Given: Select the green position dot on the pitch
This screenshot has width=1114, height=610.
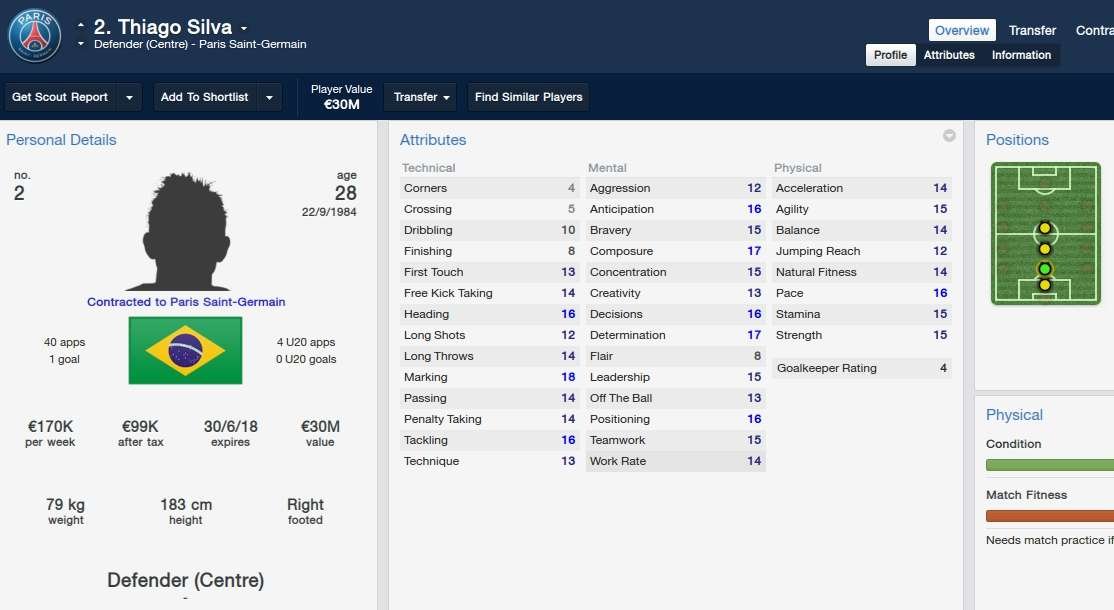Looking at the screenshot, I should click(1045, 268).
